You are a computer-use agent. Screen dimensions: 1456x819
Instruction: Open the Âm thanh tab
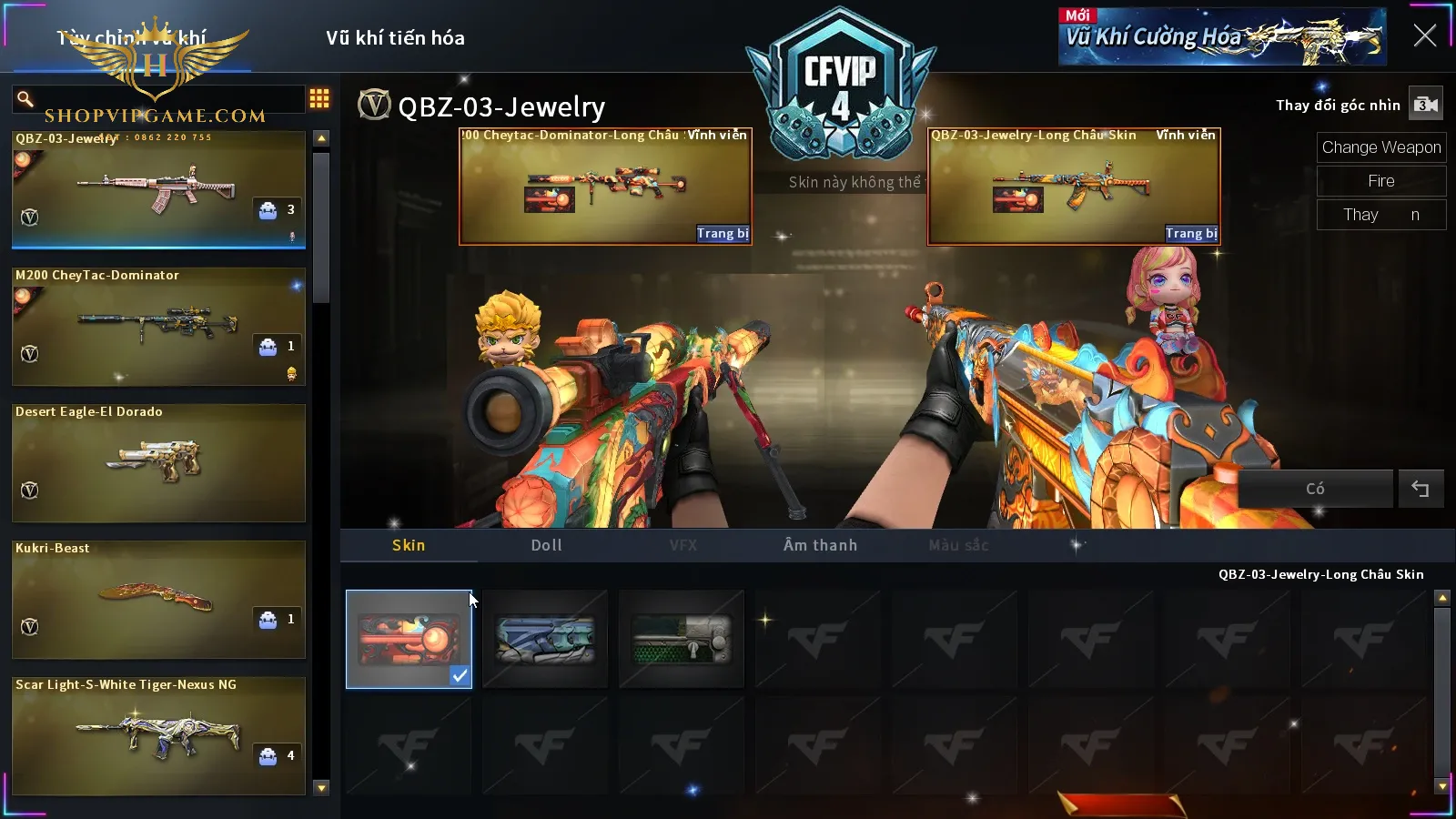pos(820,545)
